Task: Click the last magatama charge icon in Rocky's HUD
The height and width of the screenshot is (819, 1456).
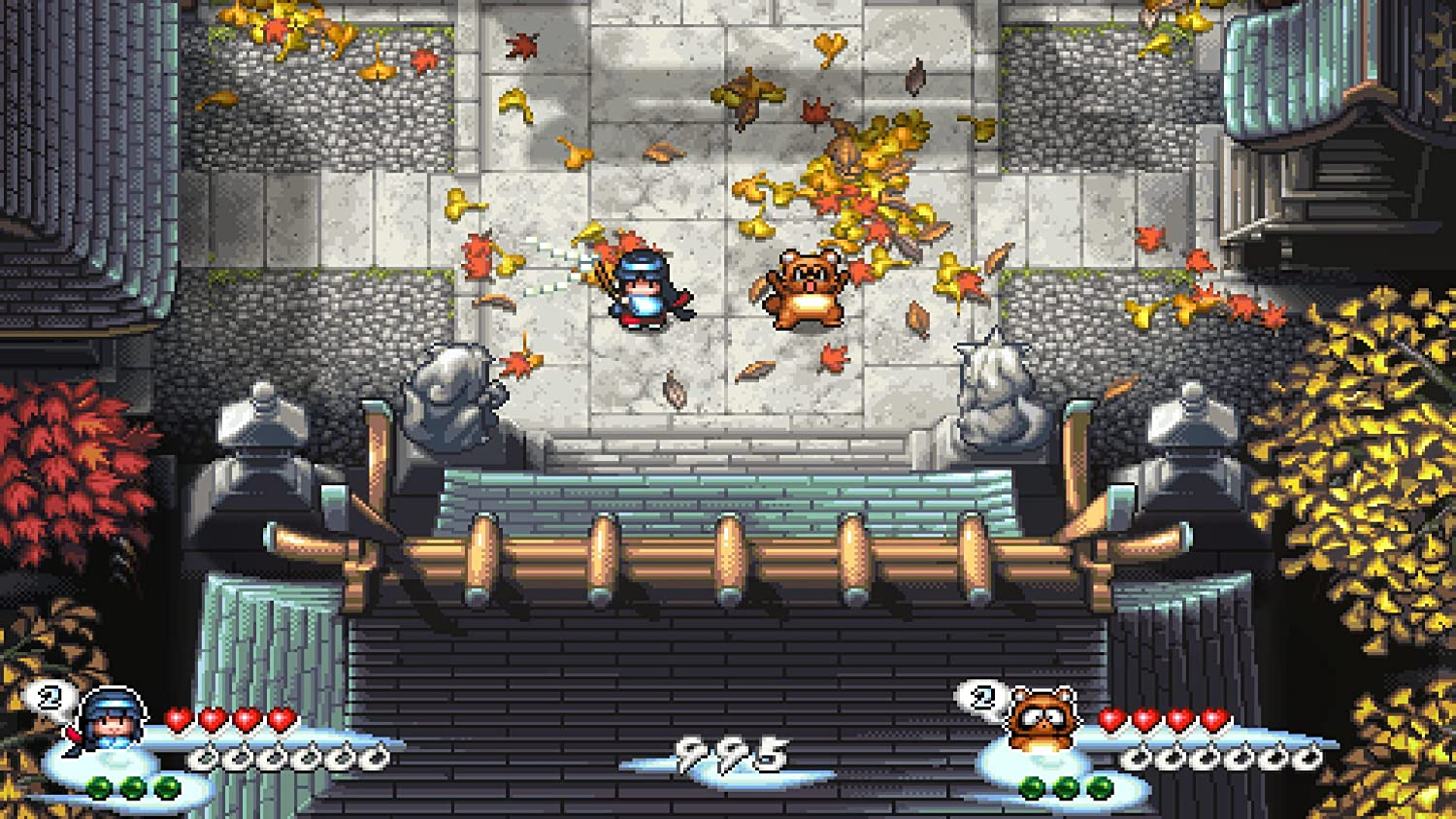Action: [1308, 757]
